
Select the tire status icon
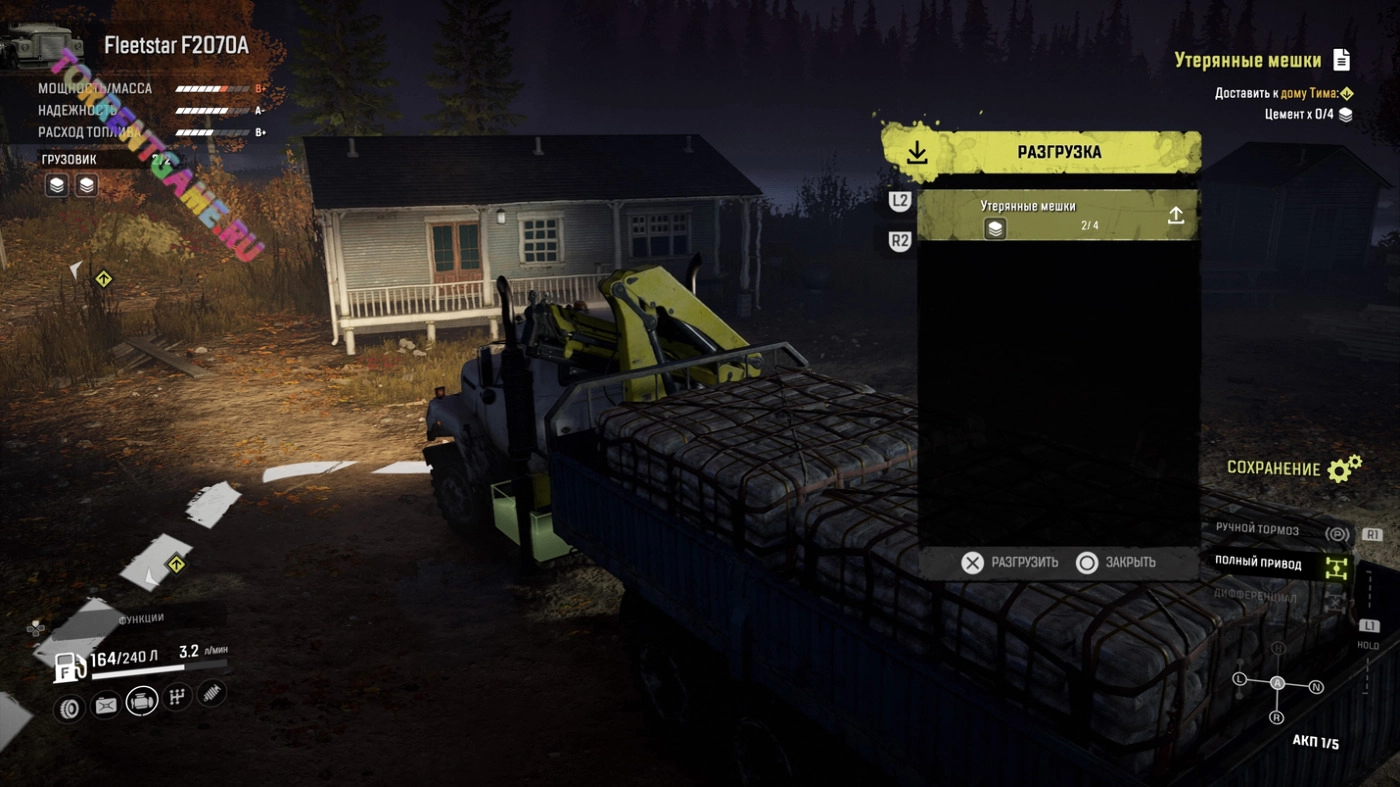click(69, 706)
